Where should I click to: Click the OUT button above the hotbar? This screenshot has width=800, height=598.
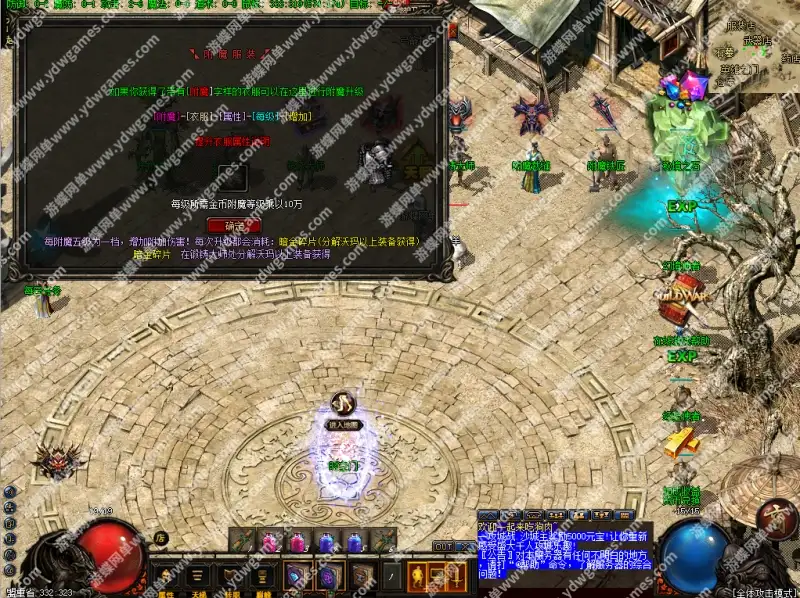443,546
